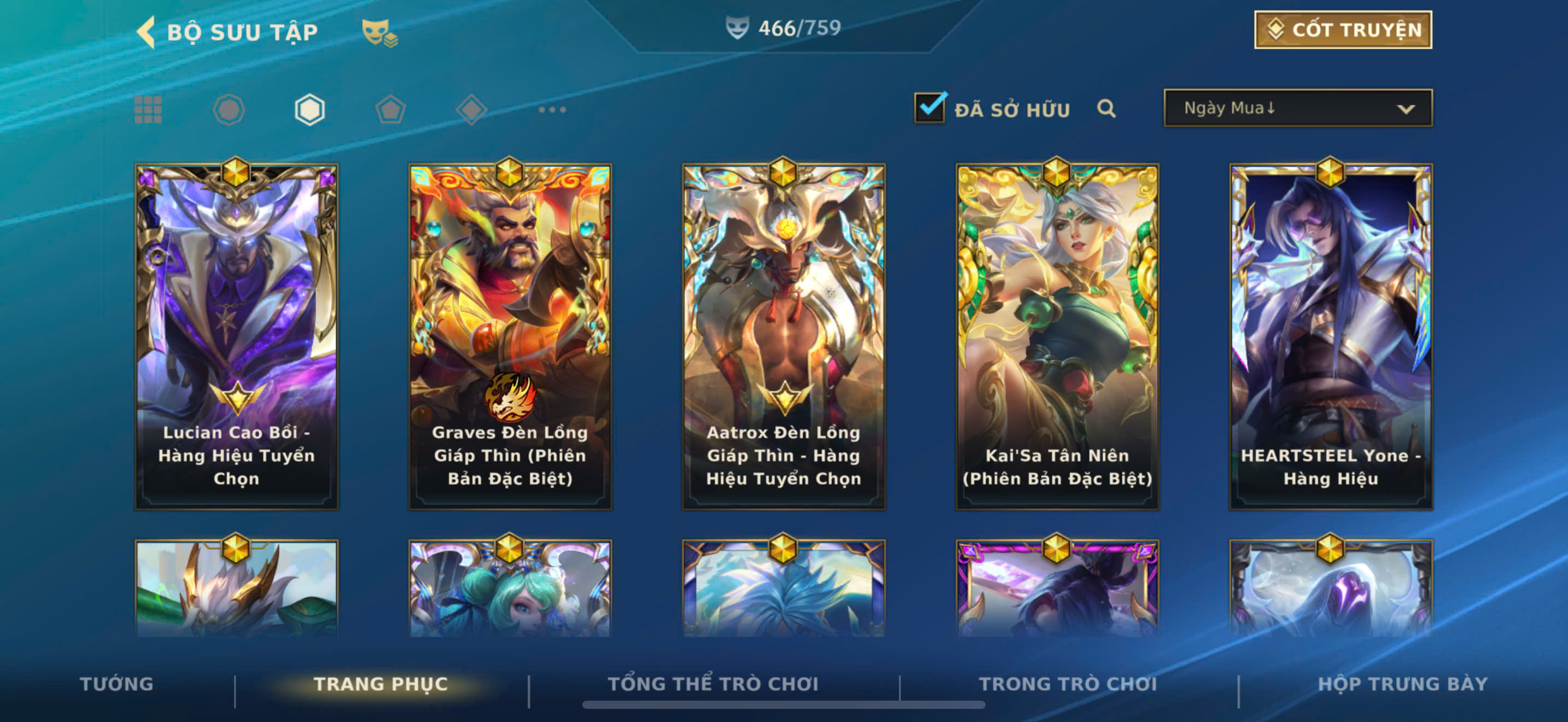This screenshot has width=1568, height=722.
Task: Open Graves Đèn Lồng Giáp Thìn skin
Action: coord(510,336)
